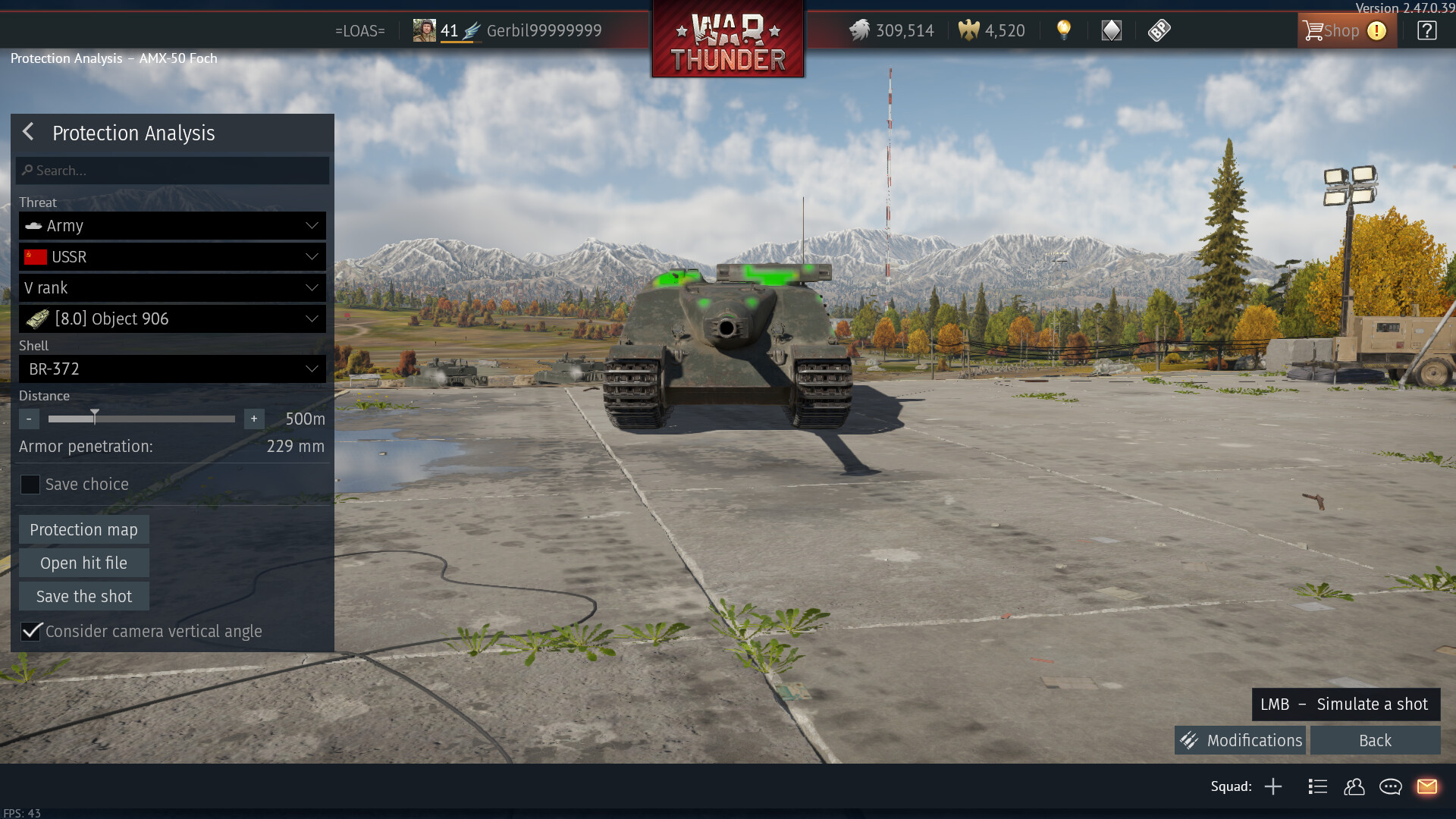The height and width of the screenshot is (819, 1456).
Task: Choose a vehicle from Object 906 dropdown
Action: (x=173, y=319)
